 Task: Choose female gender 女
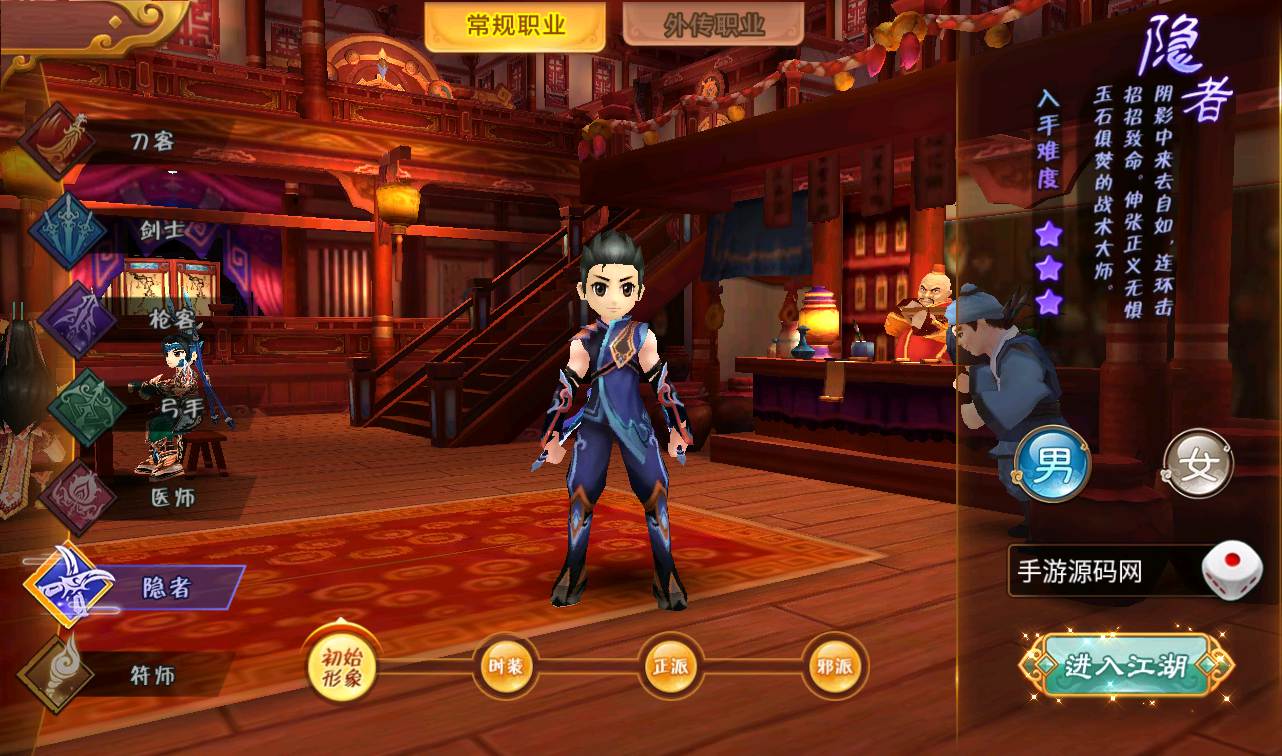coord(1198,466)
